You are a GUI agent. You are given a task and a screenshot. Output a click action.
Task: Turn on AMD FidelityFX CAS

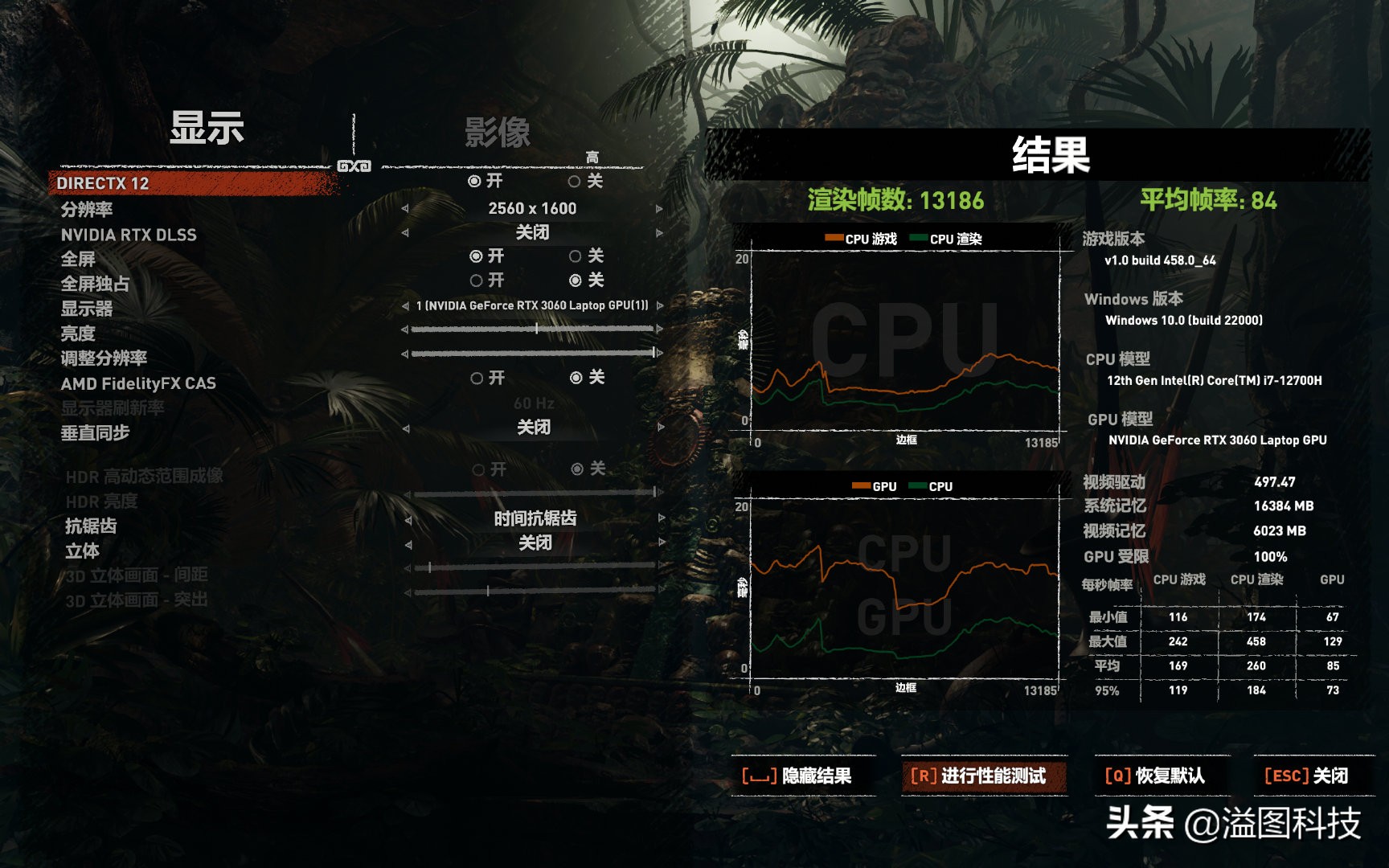[x=476, y=377]
